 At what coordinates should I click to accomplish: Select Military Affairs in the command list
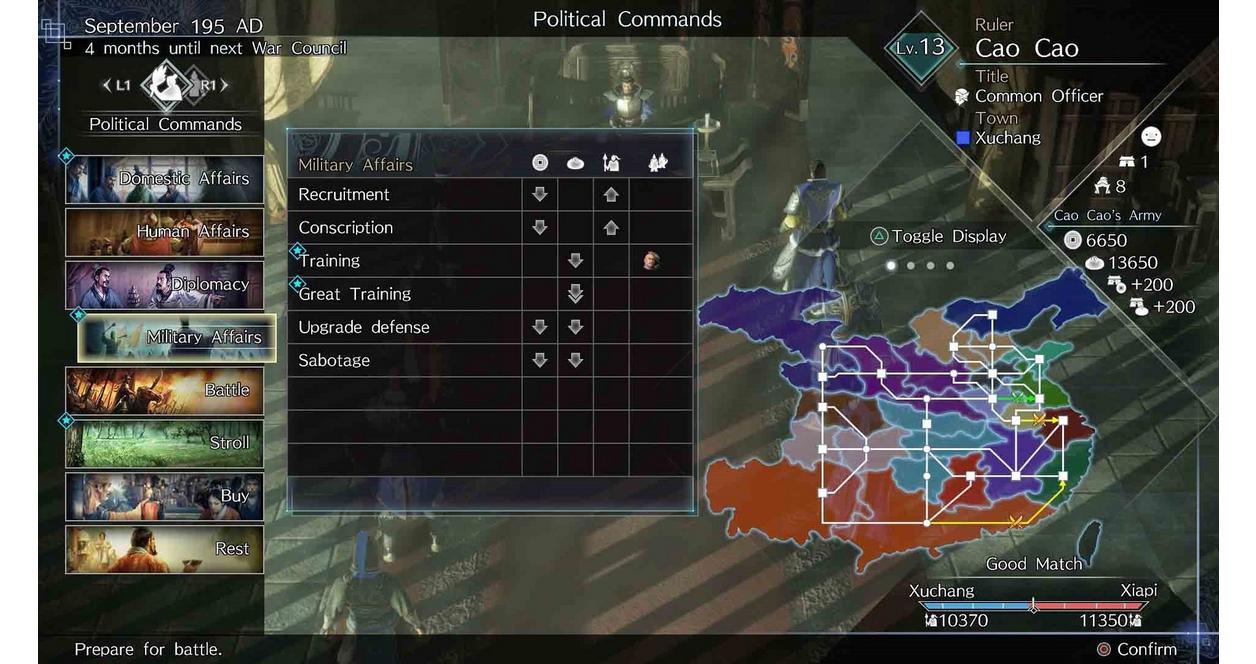point(177,338)
